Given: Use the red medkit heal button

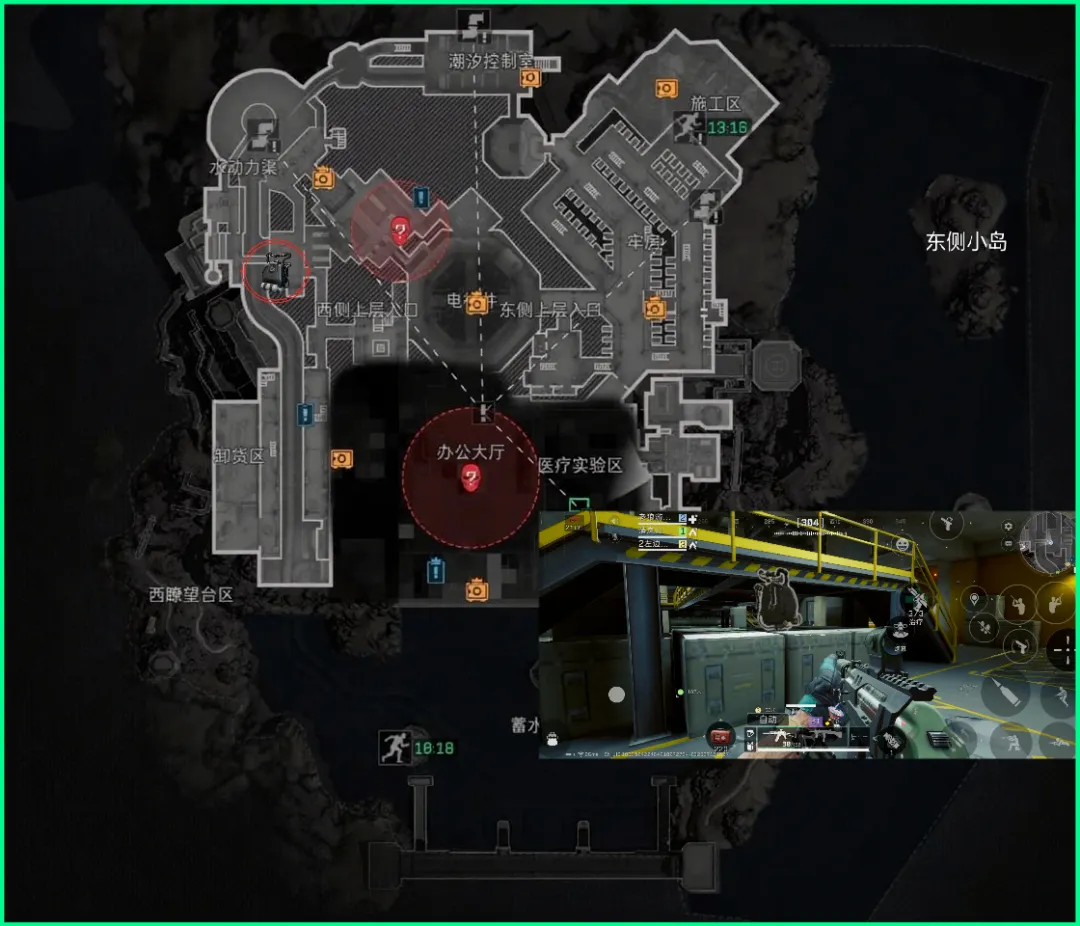Looking at the screenshot, I should [722, 735].
